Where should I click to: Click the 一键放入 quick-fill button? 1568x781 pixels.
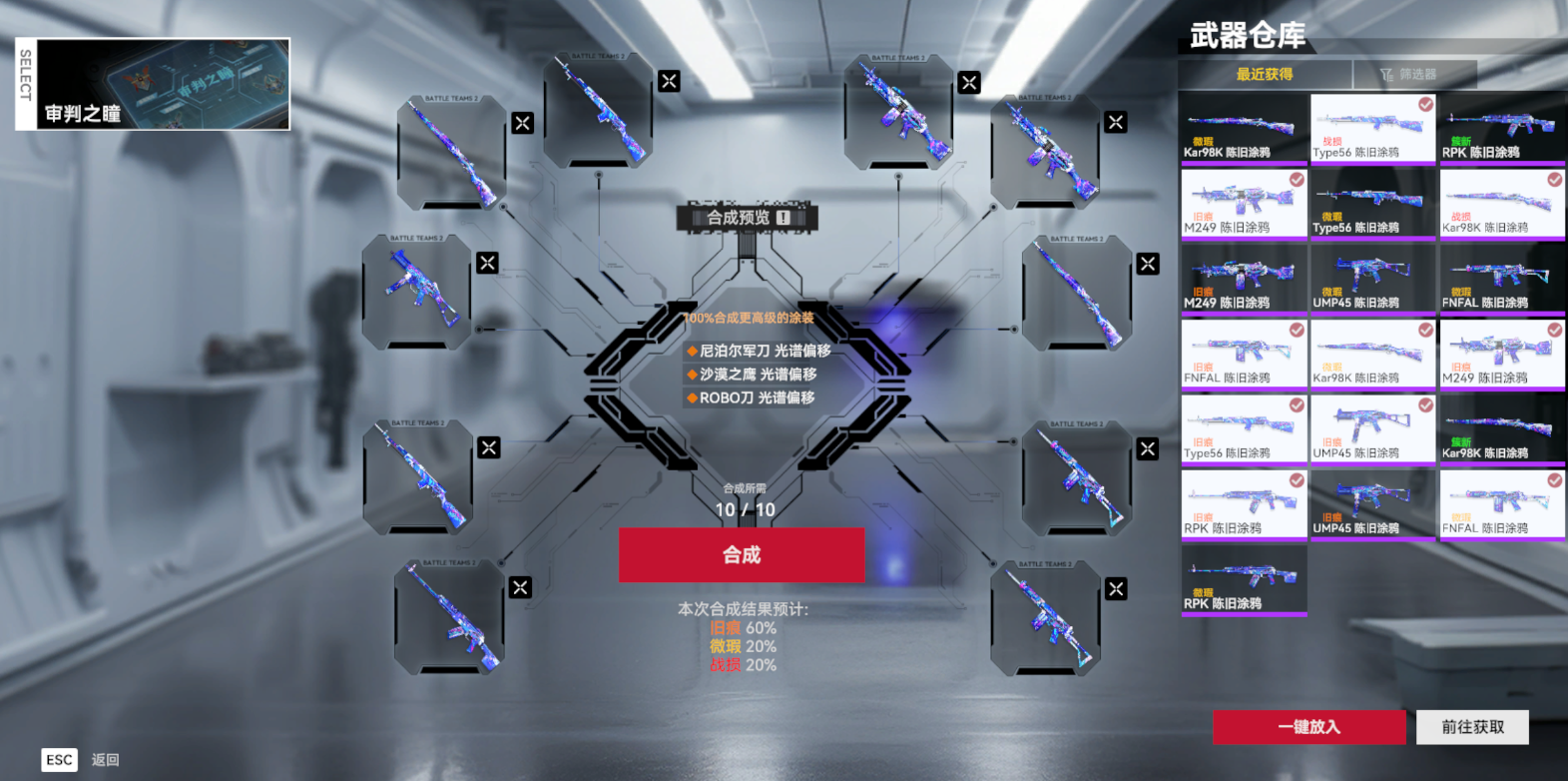tap(1308, 727)
